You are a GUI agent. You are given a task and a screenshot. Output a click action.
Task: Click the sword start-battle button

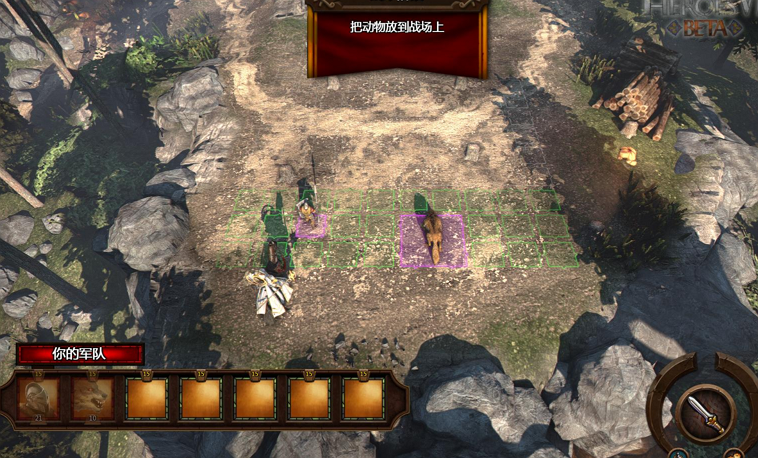[704, 412]
